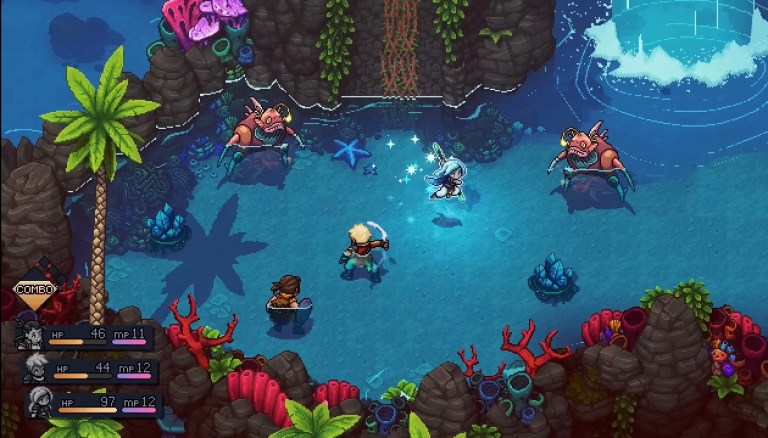Select the long-haired portrait beside 97 HP
Viewport: 768px width, 438px height.
[42, 402]
